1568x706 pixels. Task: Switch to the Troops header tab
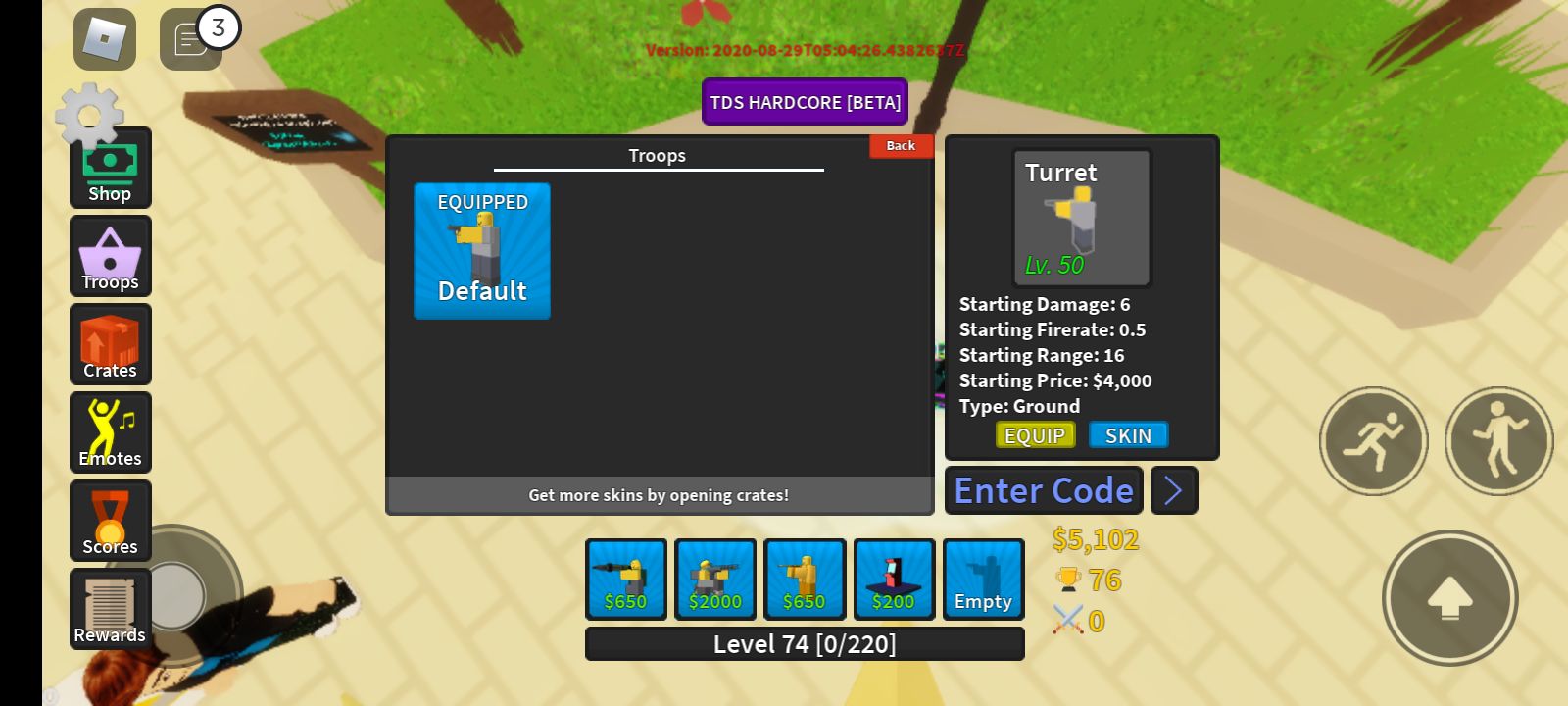point(657,155)
